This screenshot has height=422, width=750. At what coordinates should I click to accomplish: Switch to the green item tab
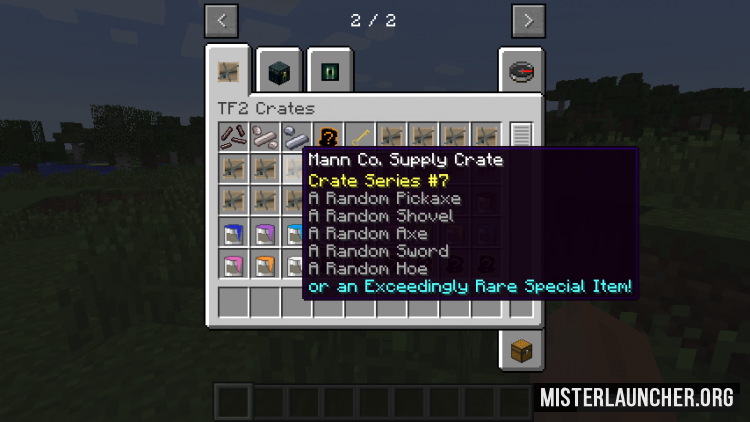click(330, 71)
